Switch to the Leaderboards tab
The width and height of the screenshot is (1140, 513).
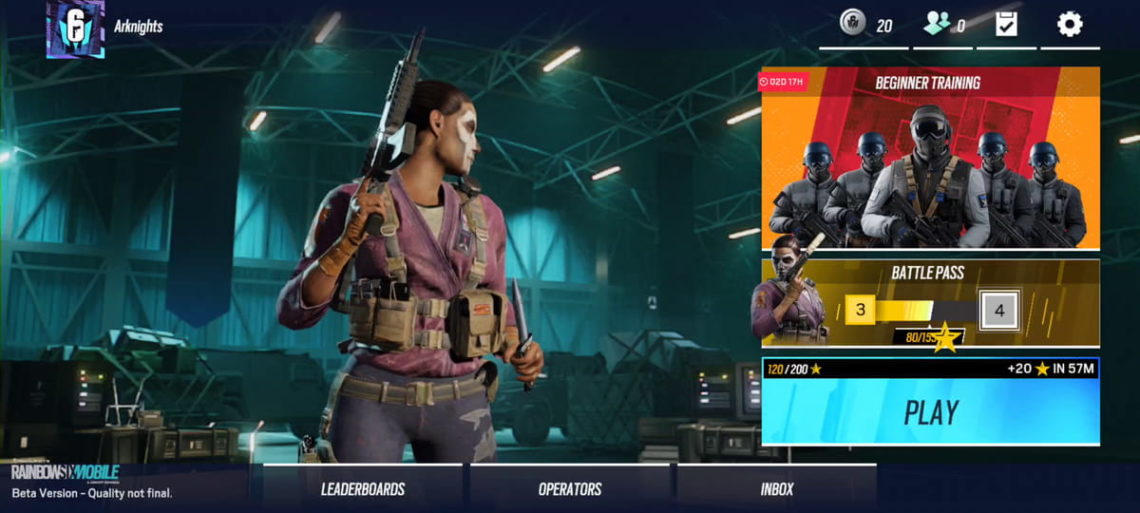[x=362, y=489]
